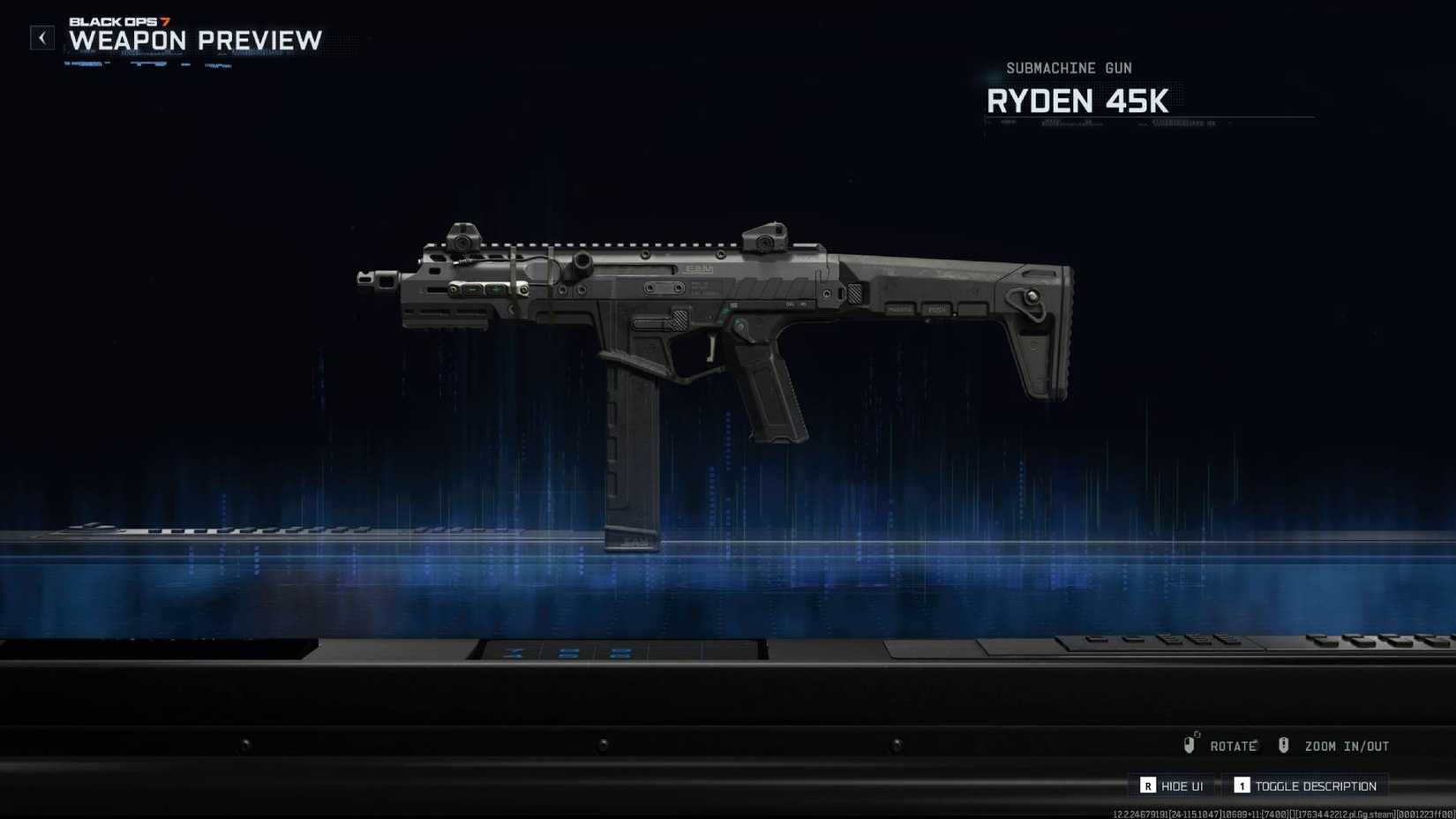Click the ZOOM IN/OUT control label
The height and width of the screenshot is (819, 1456).
(x=1347, y=745)
